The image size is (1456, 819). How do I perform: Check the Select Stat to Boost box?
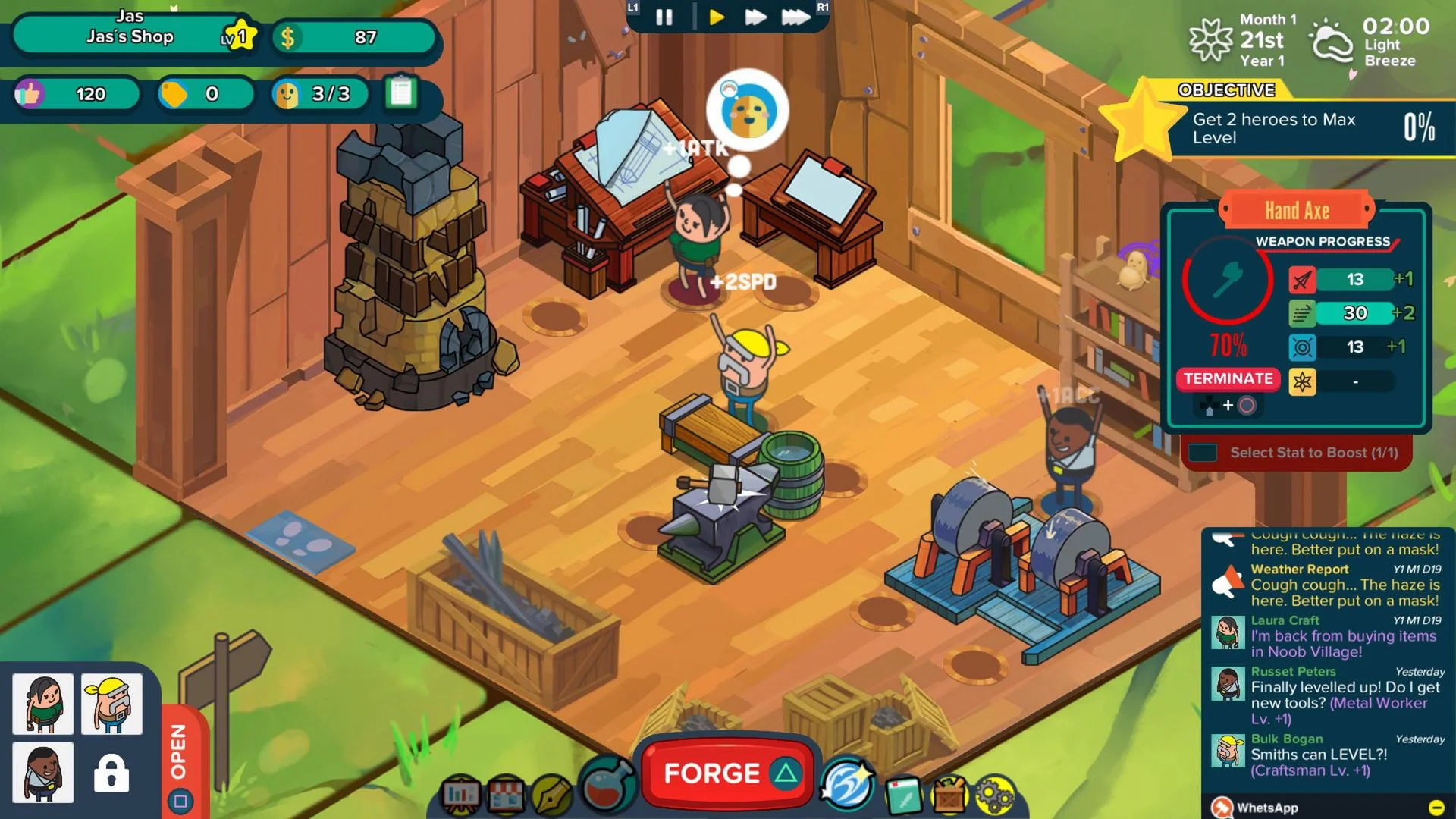coord(1202,452)
